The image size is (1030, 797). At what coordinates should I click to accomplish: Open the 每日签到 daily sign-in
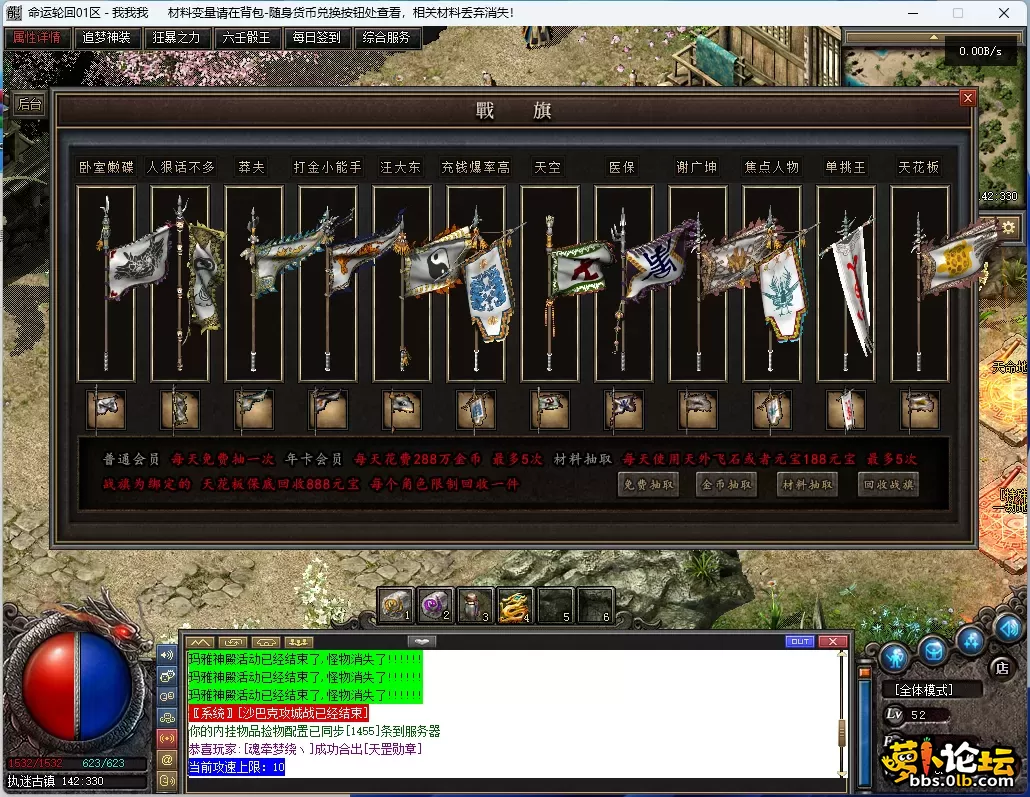pyautogui.click(x=316, y=38)
